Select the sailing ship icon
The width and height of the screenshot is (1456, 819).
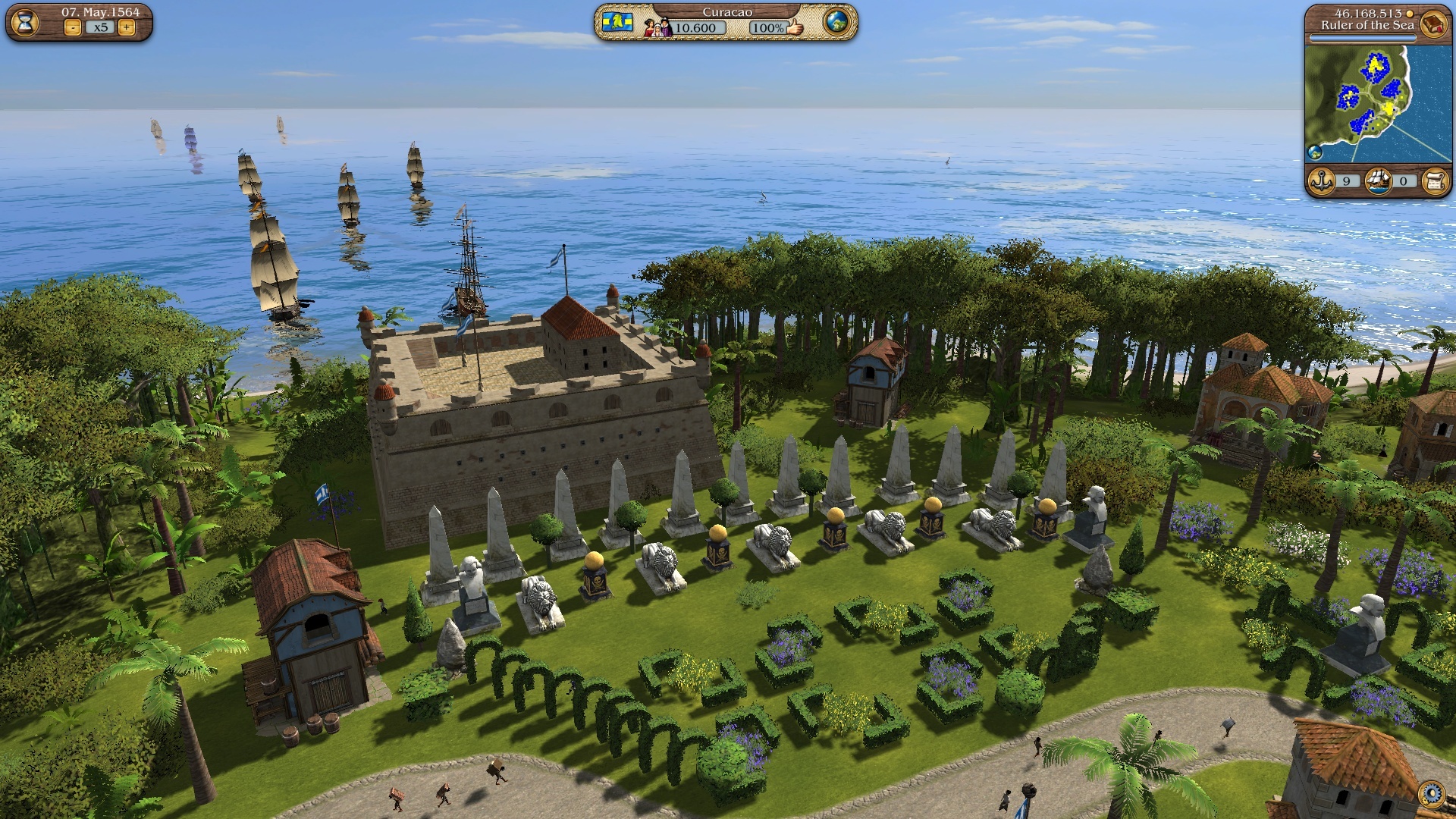(x=1379, y=181)
